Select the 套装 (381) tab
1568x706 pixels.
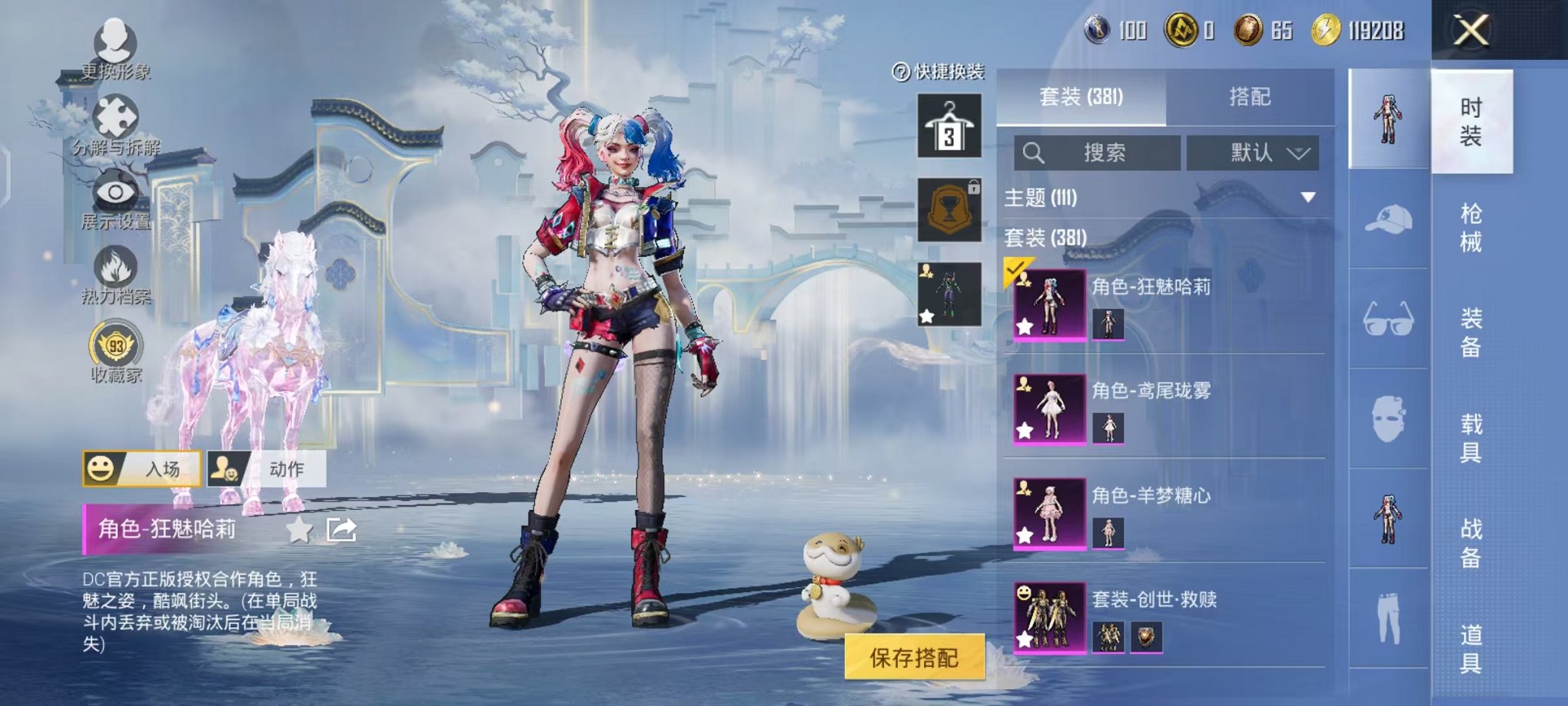point(1081,97)
